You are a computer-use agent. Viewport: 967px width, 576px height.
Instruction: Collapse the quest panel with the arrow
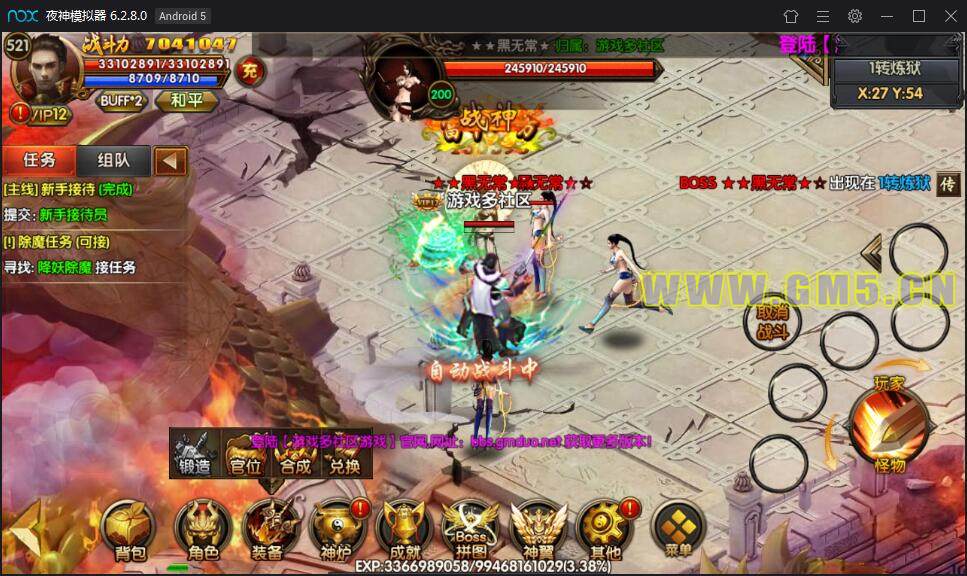(171, 160)
